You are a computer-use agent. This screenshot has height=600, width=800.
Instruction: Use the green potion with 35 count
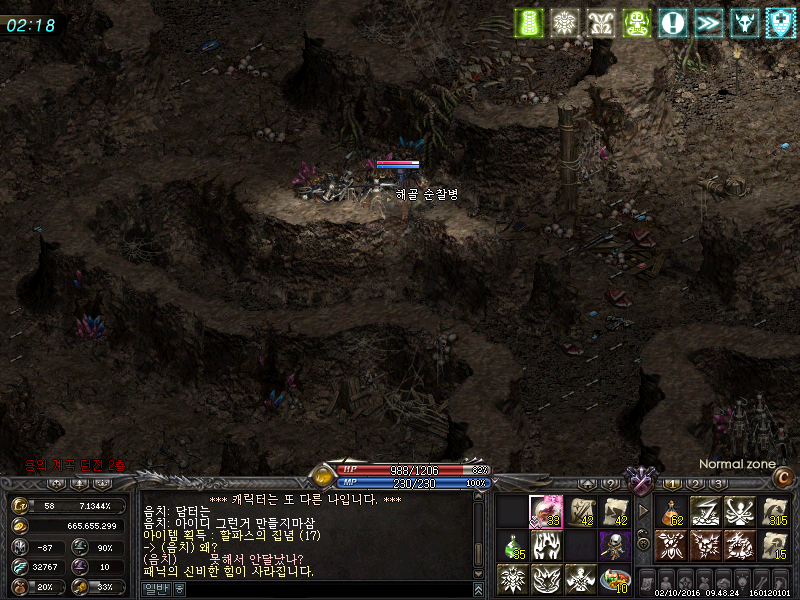[x=513, y=545]
